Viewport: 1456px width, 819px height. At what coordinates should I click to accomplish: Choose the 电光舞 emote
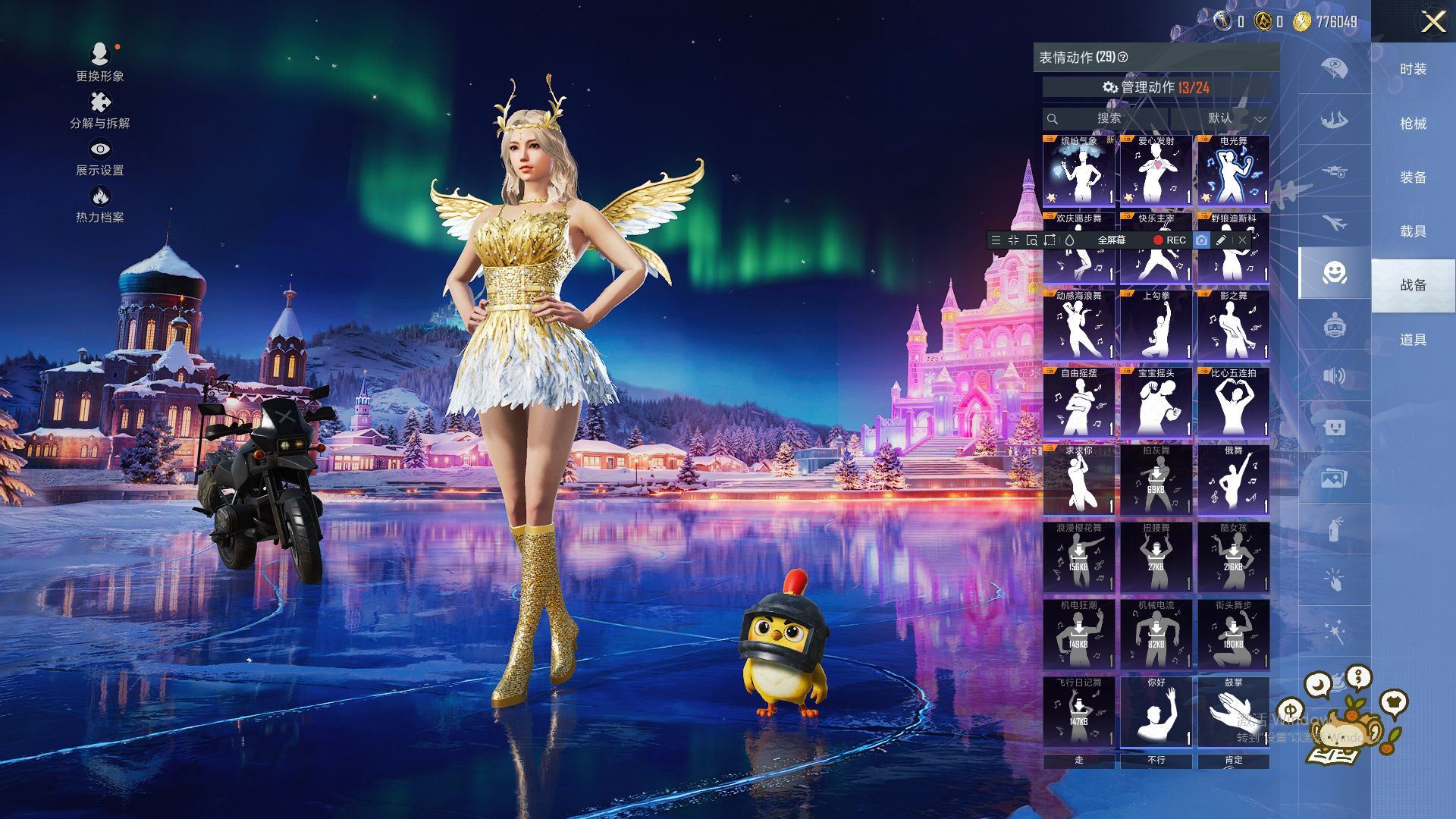(1233, 171)
